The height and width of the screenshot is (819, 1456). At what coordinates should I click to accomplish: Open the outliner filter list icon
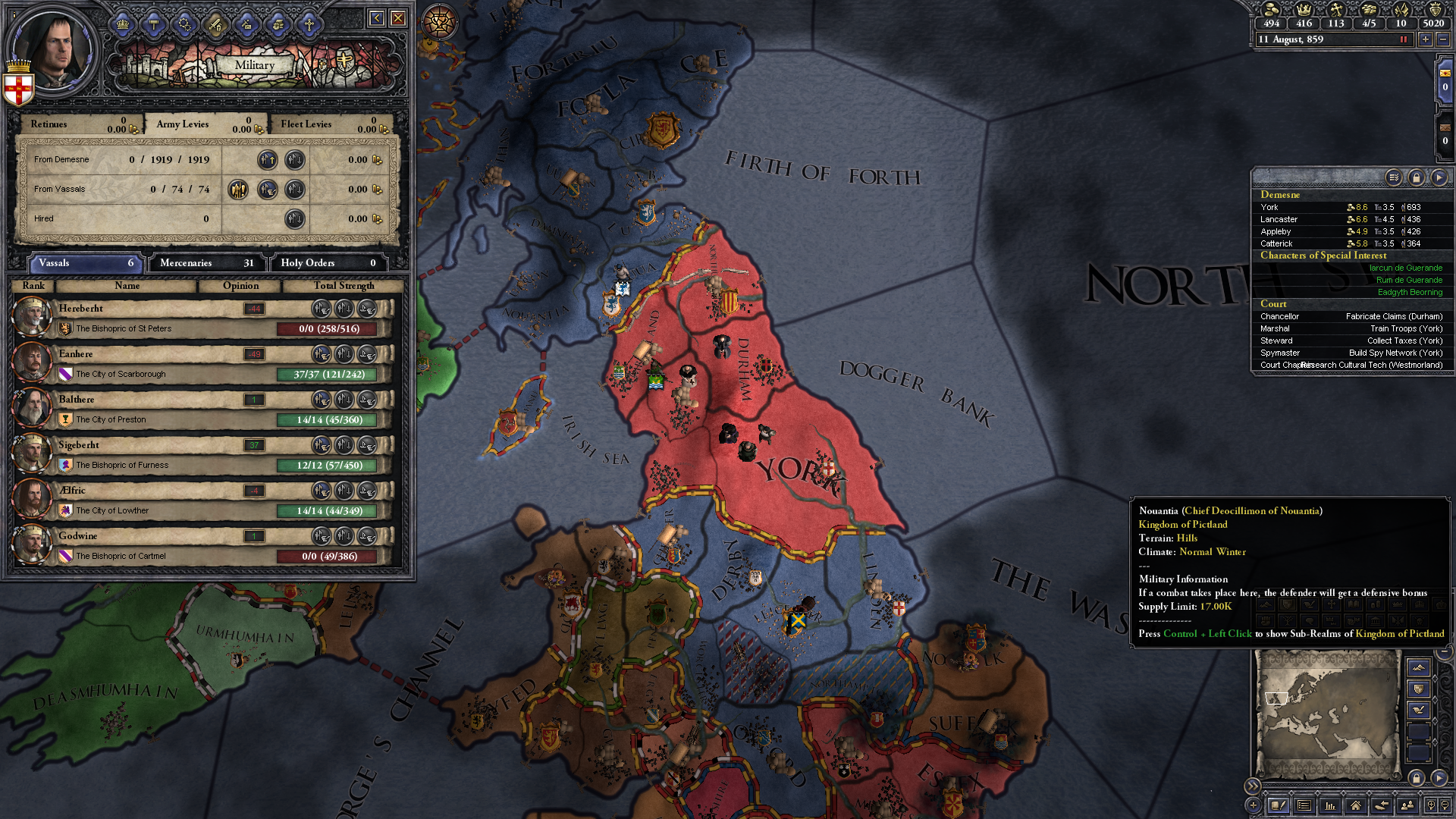1394,178
